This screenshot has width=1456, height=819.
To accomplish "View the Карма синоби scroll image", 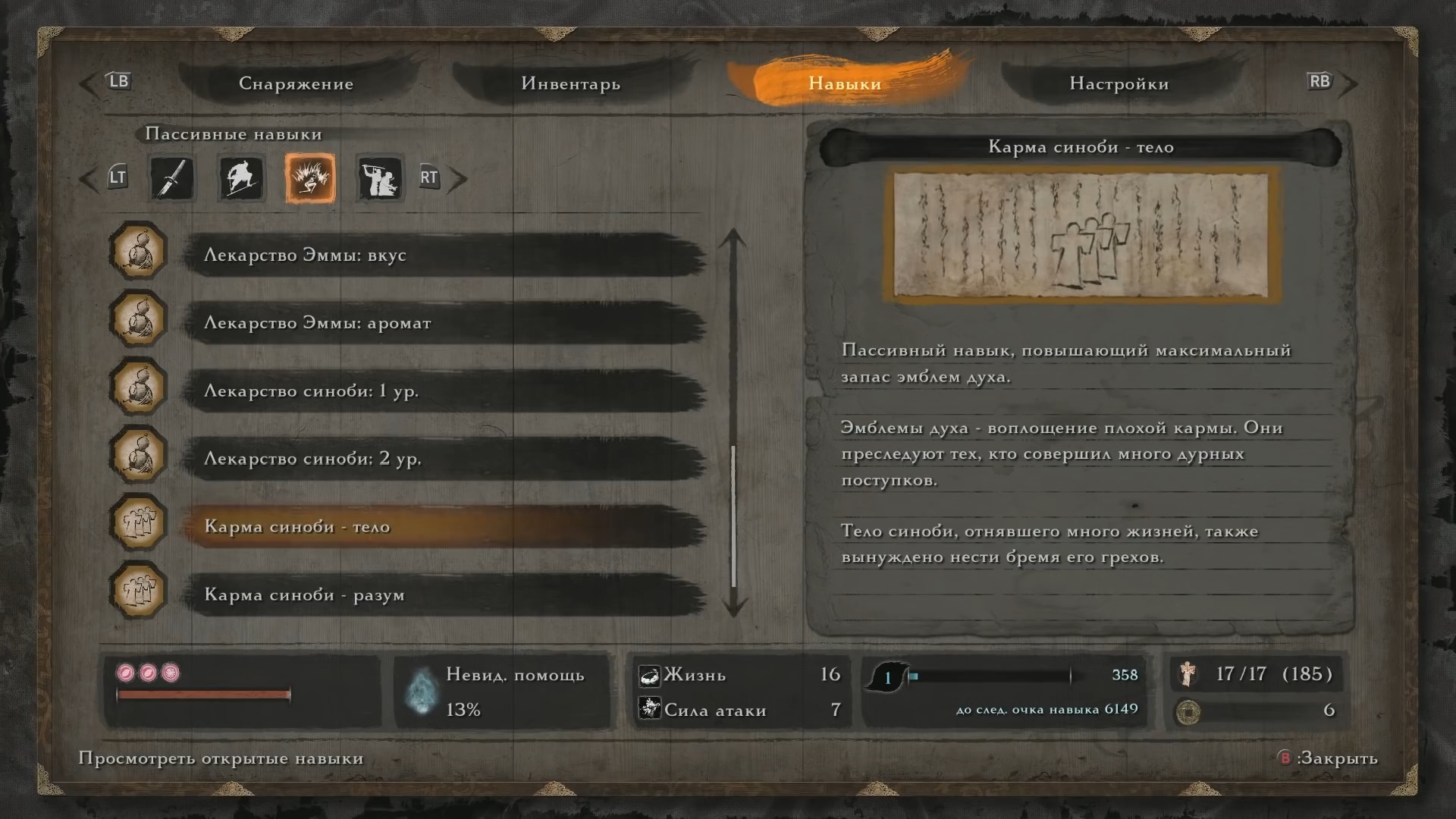I will coord(1081,236).
